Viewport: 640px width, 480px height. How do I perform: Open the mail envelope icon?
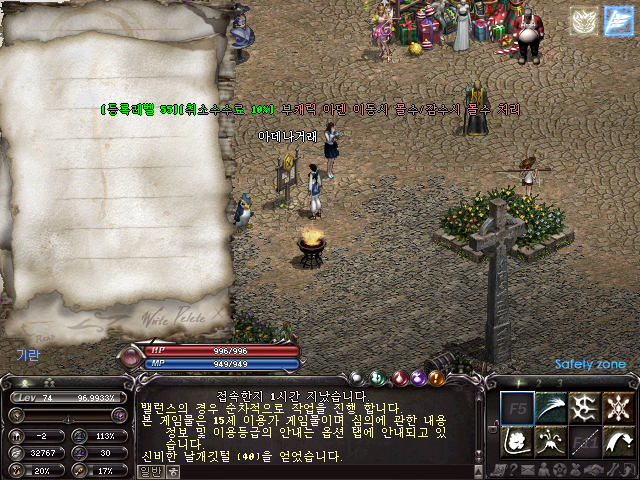[526, 468]
